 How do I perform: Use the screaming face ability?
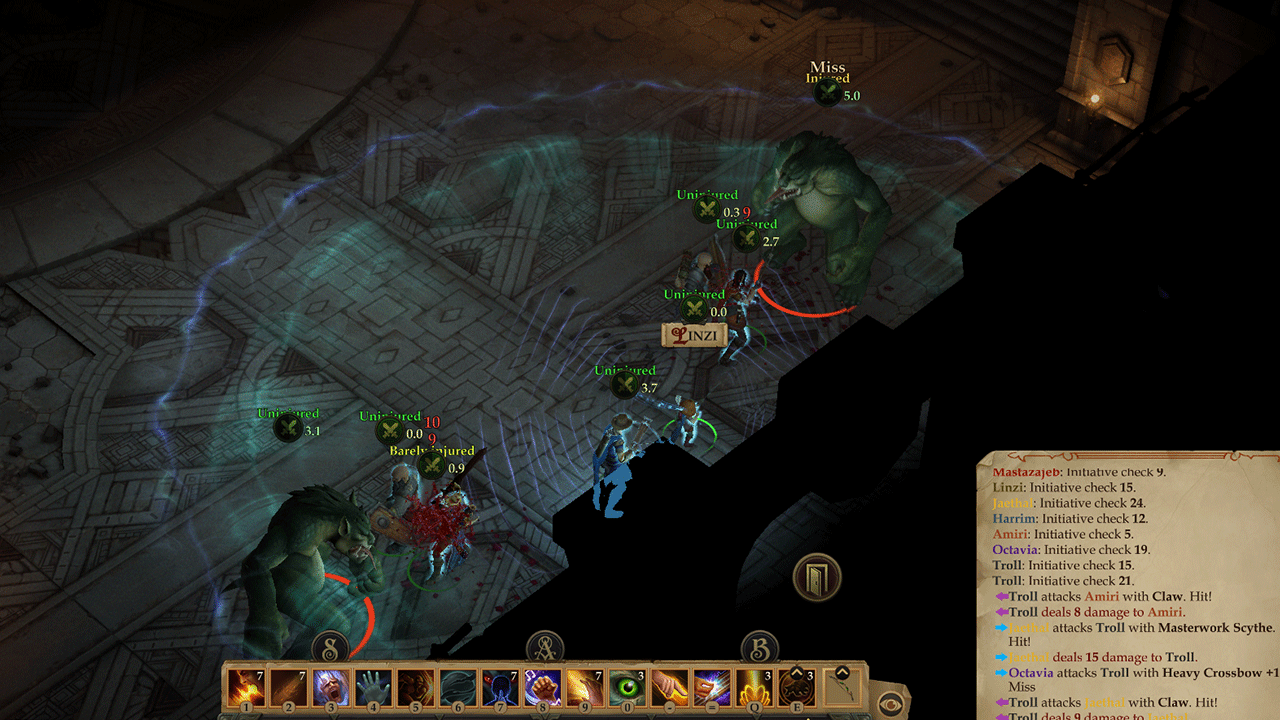click(x=330, y=688)
